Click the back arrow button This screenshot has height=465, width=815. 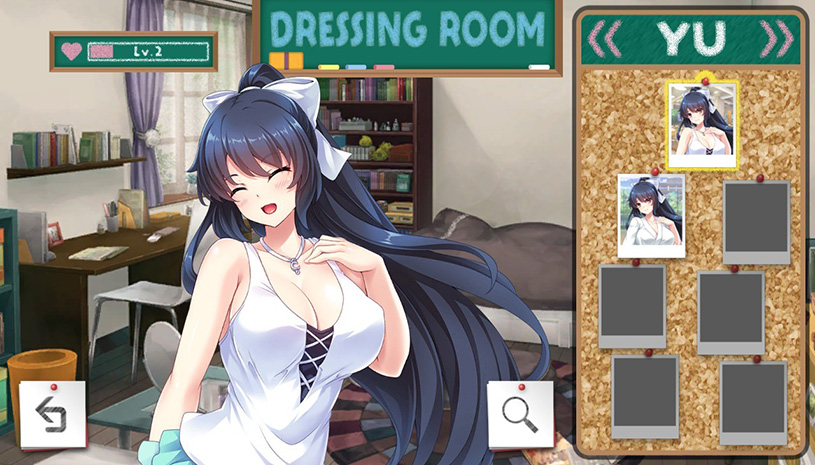(x=52, y=415)
